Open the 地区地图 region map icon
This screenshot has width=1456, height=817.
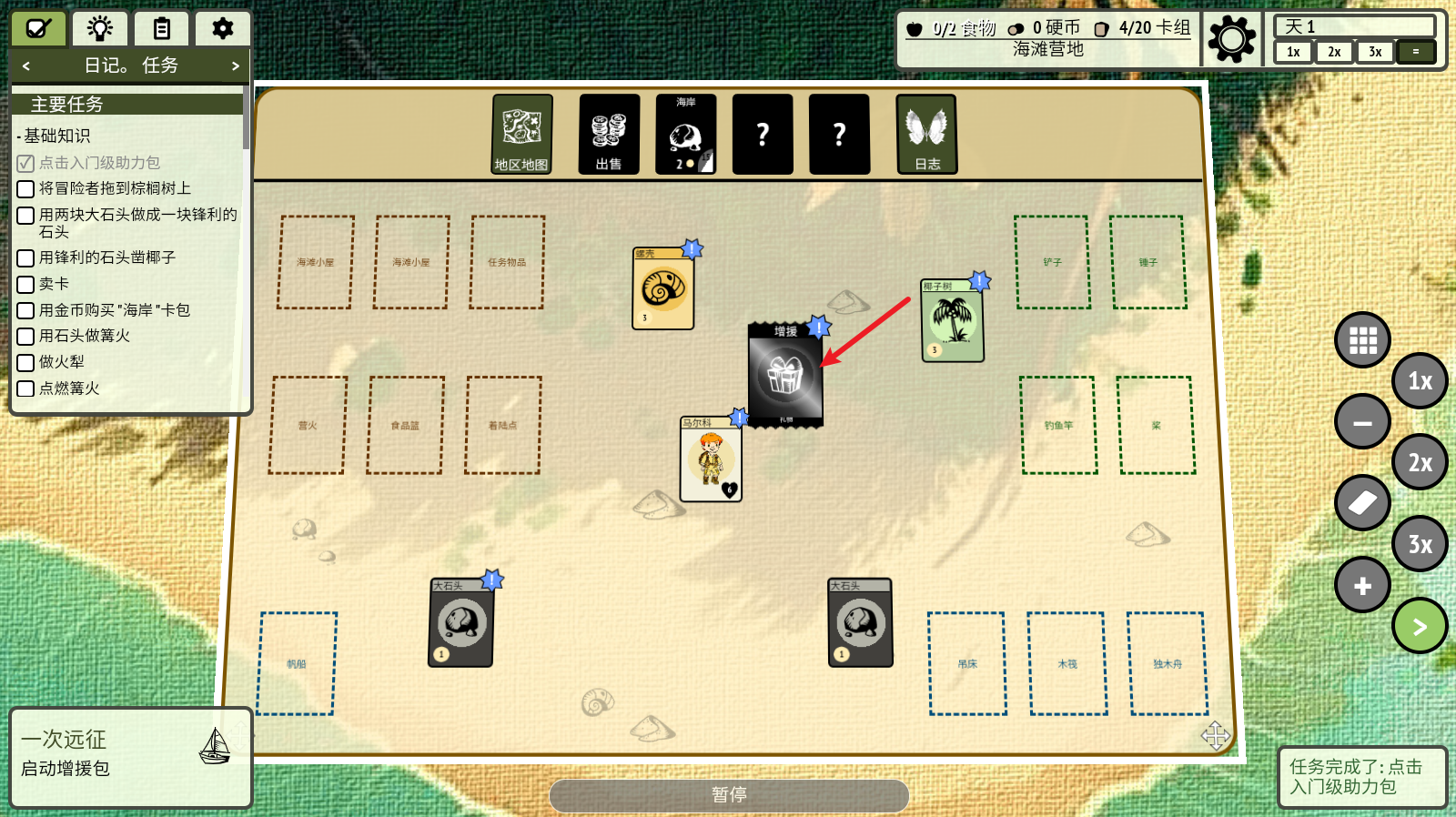(522, 134)
